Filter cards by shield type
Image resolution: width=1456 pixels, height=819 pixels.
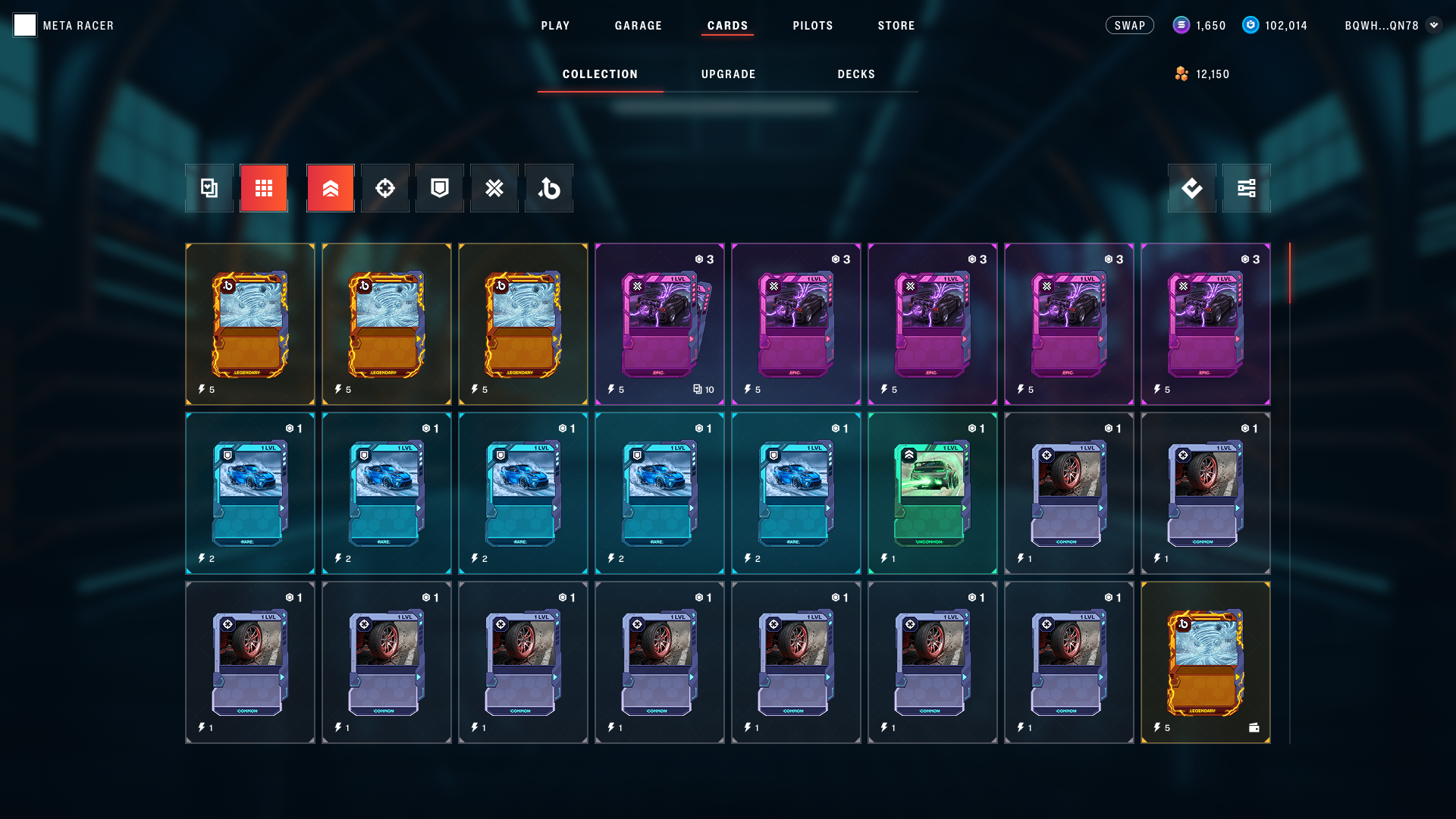(x=440, y=188)
